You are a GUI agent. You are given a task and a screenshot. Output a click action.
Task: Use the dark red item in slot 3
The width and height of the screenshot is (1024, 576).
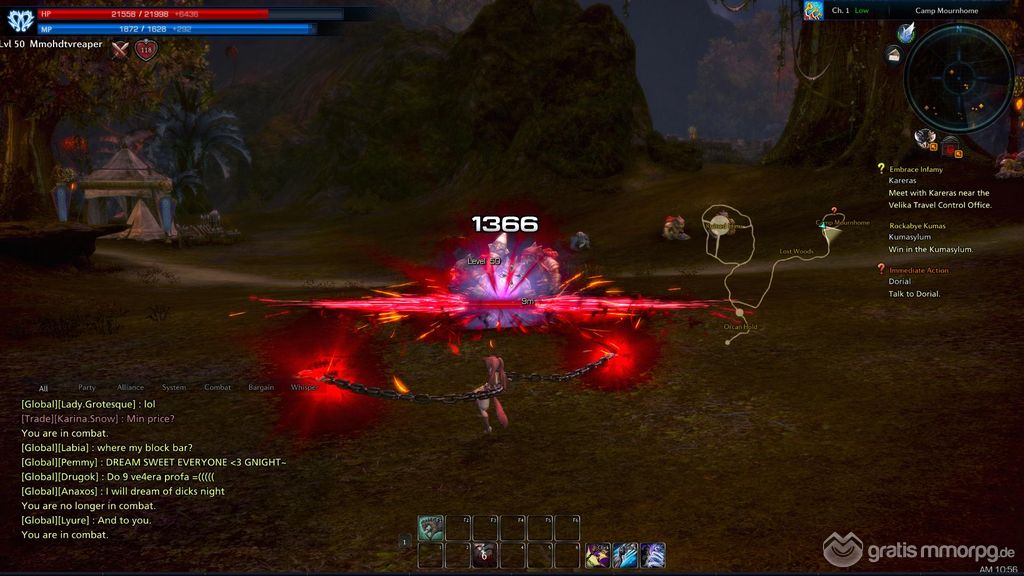pyautogui.click(x=485, y=555)
